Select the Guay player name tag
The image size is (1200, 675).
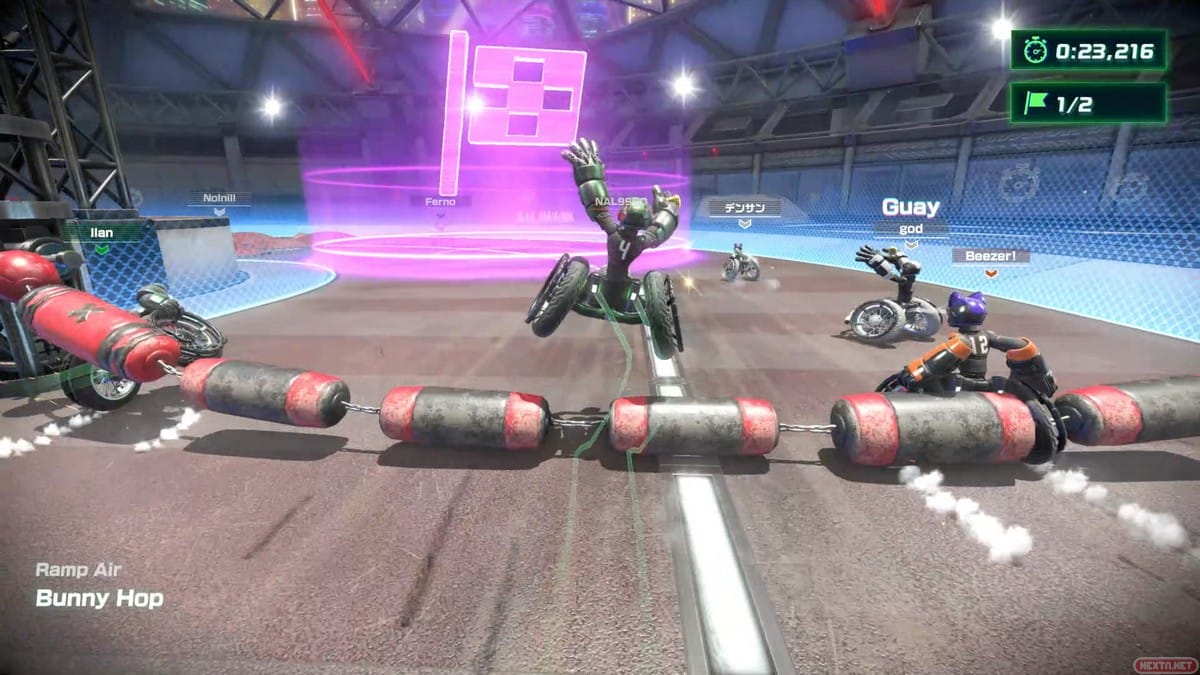tap(910, 207)
